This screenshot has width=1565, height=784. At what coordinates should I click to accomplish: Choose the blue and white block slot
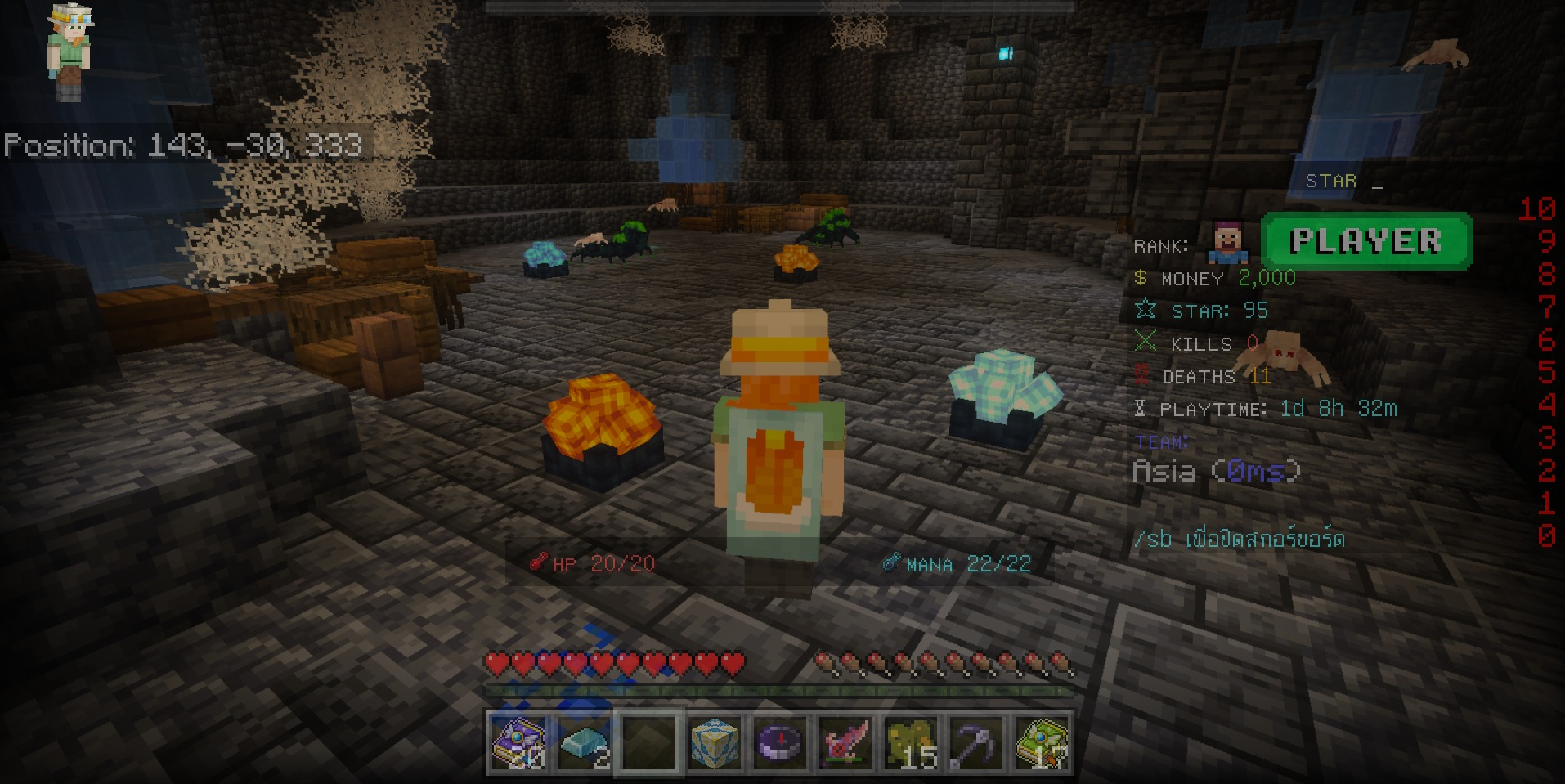715,743
